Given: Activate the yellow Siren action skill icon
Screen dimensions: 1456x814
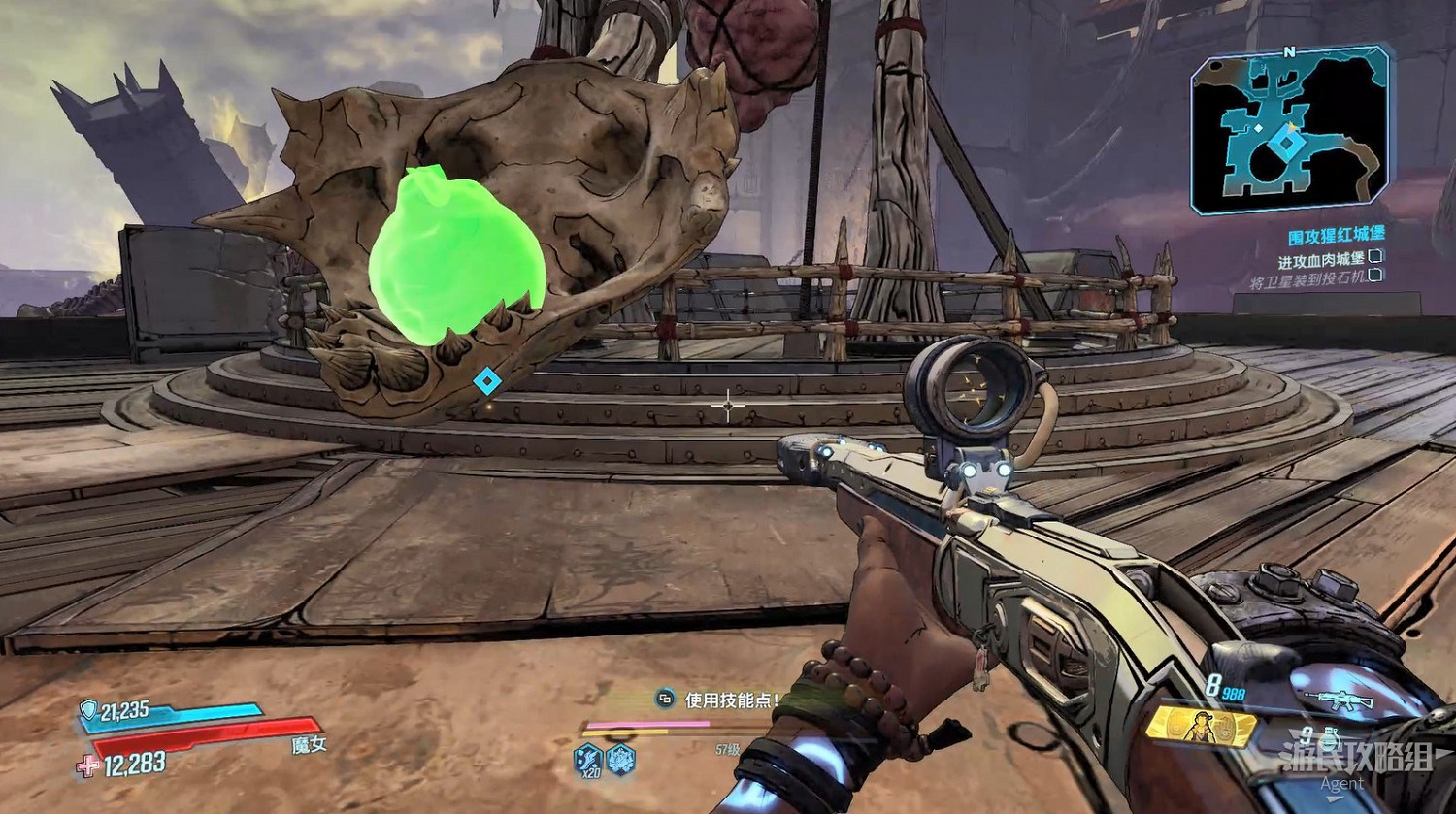Looking at the screenshot, I should point(1201,726).
